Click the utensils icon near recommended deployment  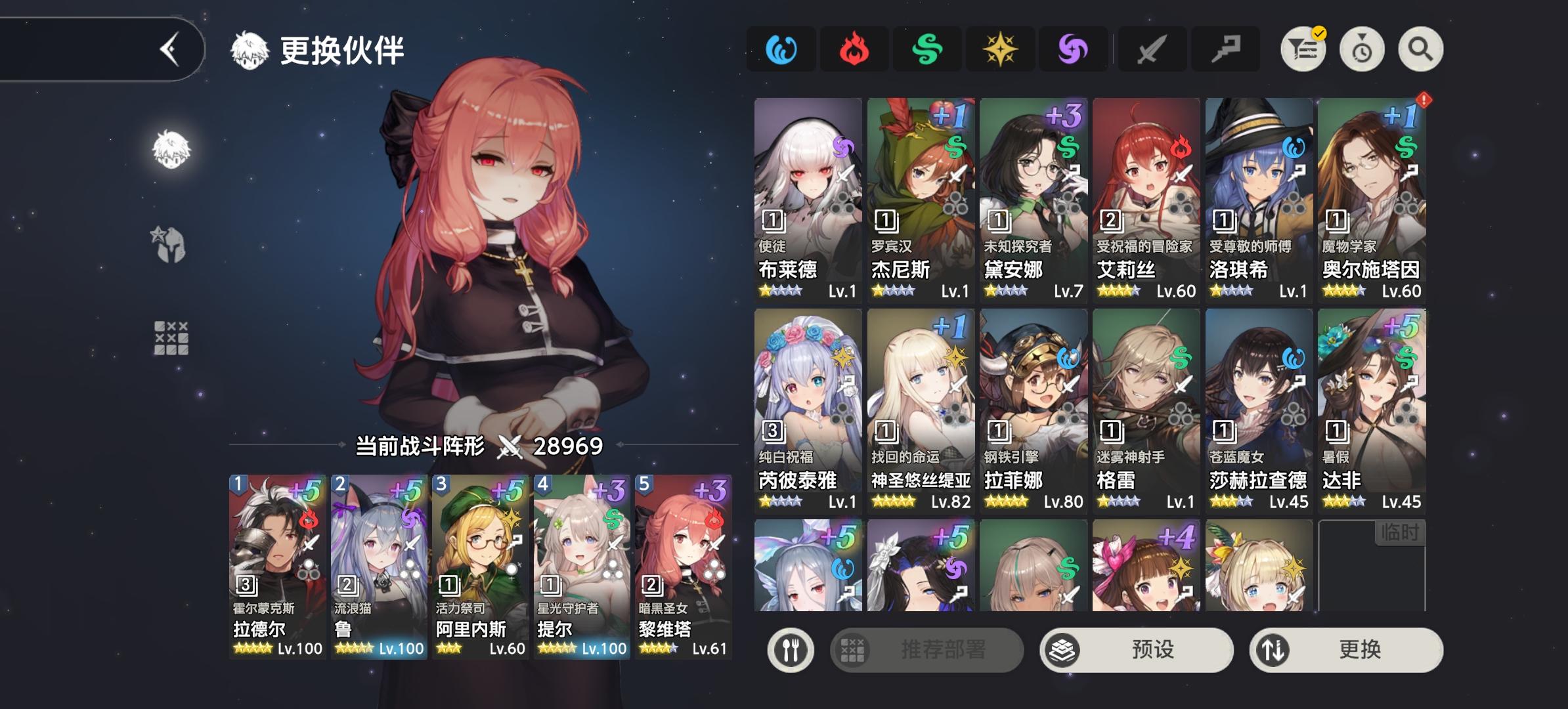[791, 650]
